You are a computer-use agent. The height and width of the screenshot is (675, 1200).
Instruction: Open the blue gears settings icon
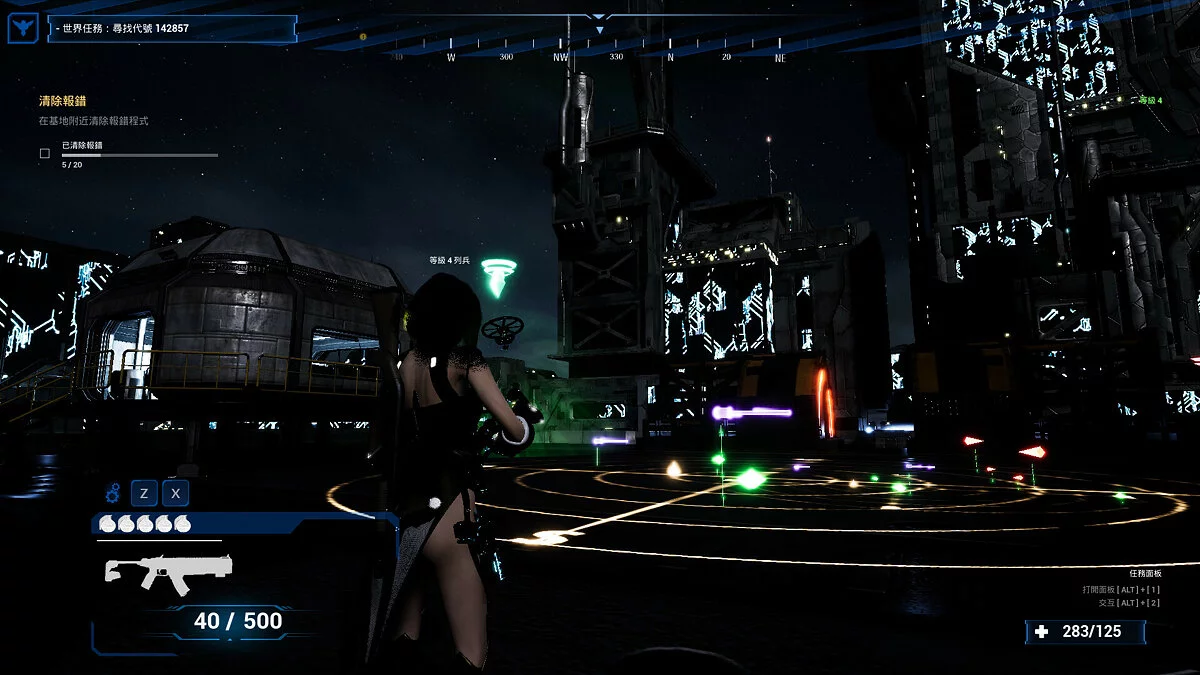point(112,492)
